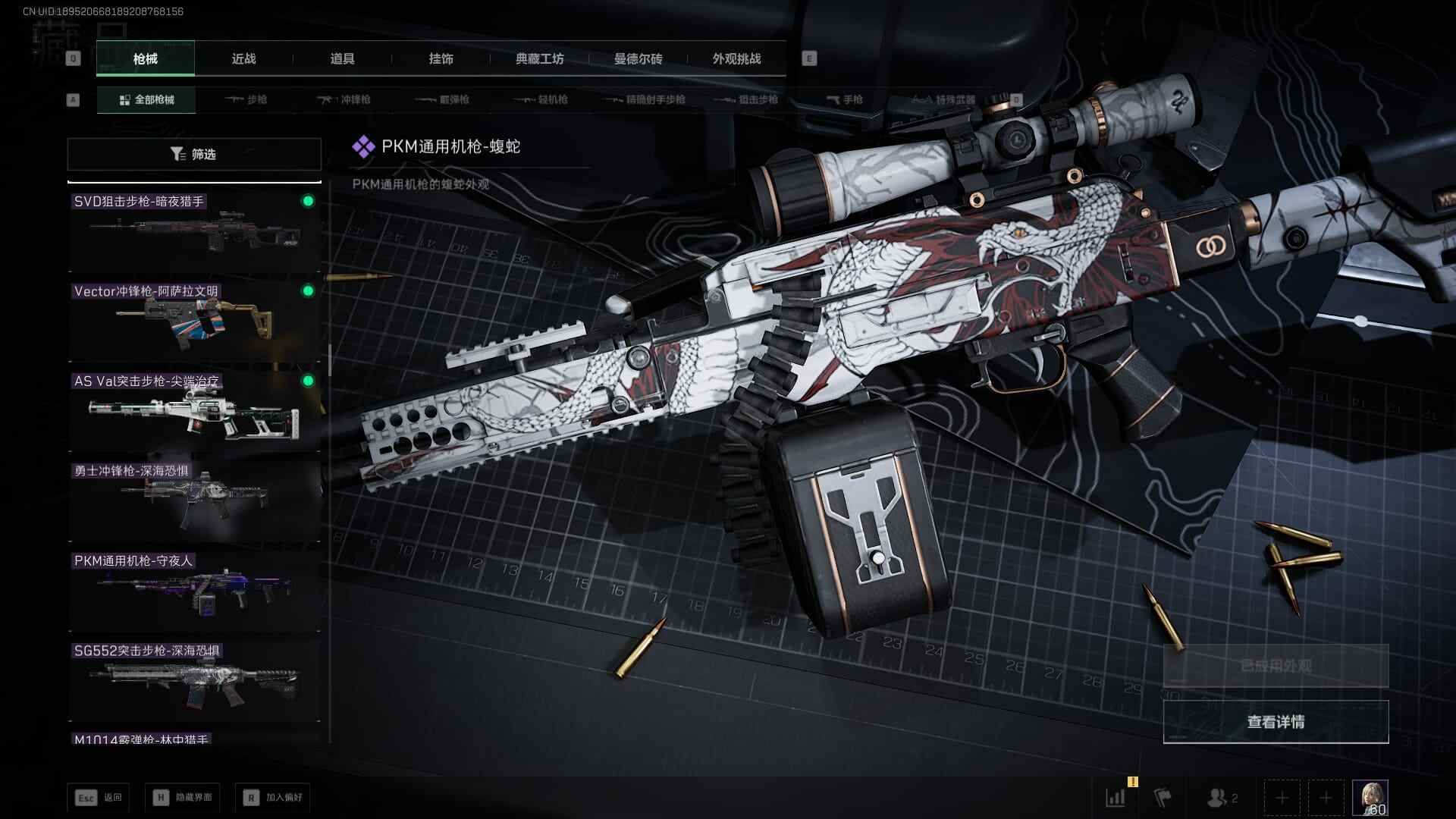This screenshot has width=1456, height=819.
Task: Open the player avatar profile
Action: click(1370, 797)
